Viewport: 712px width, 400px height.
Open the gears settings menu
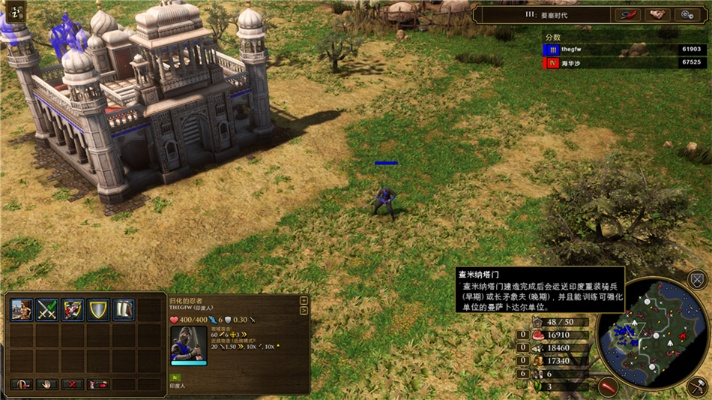coord(687,15)
